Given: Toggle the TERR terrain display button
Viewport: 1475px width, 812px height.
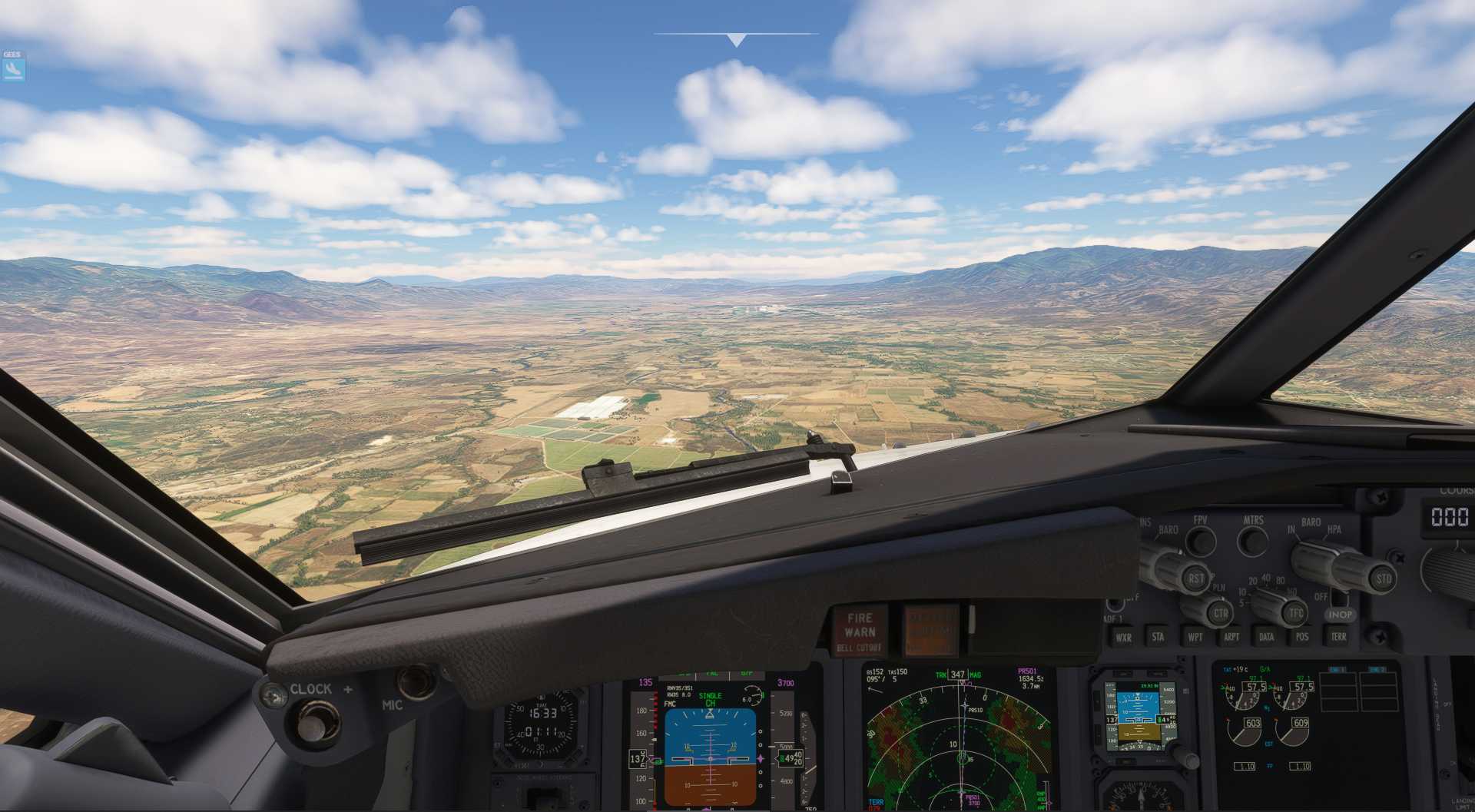Looking at the screenshot, I should [1338, 637].
